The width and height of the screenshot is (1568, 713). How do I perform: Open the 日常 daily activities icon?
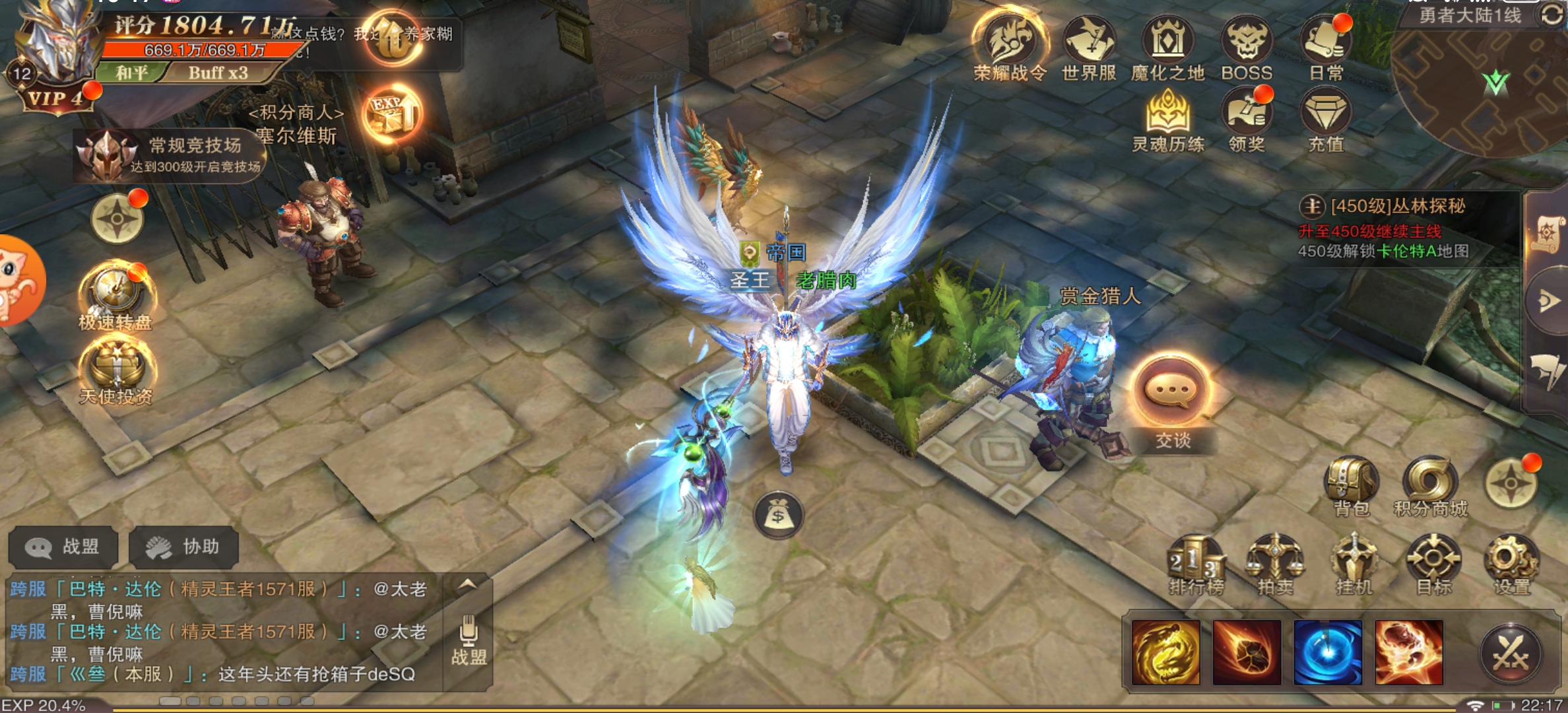[x=1325, y=44]
